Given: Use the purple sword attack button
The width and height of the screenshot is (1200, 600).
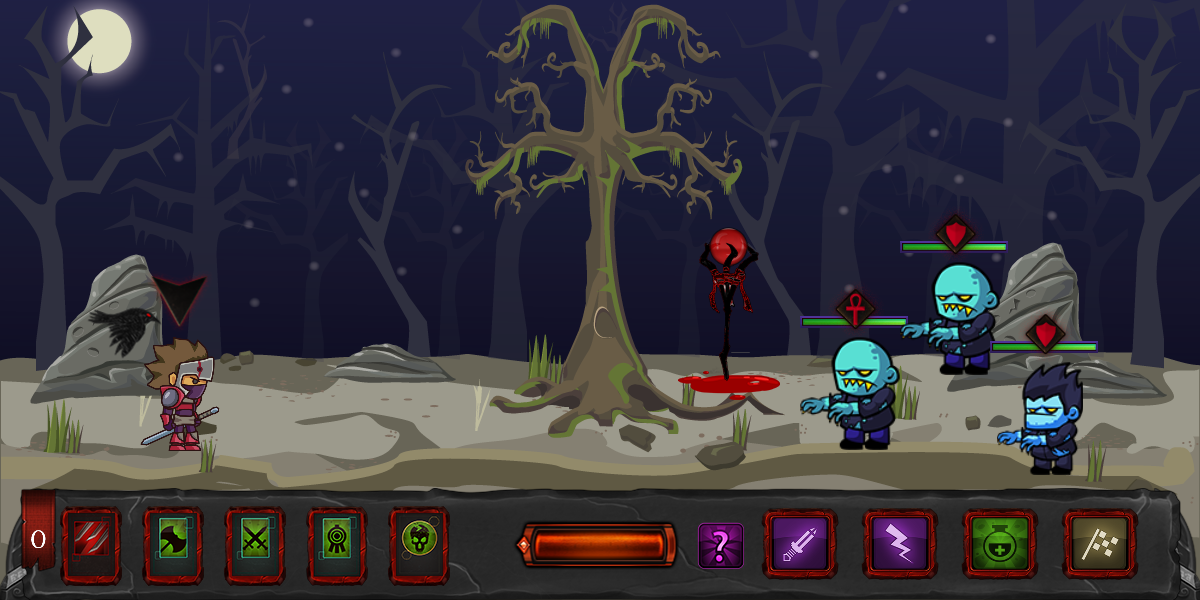Looking at the screenshot, I should pyautogui.click(x=800, y=544).
